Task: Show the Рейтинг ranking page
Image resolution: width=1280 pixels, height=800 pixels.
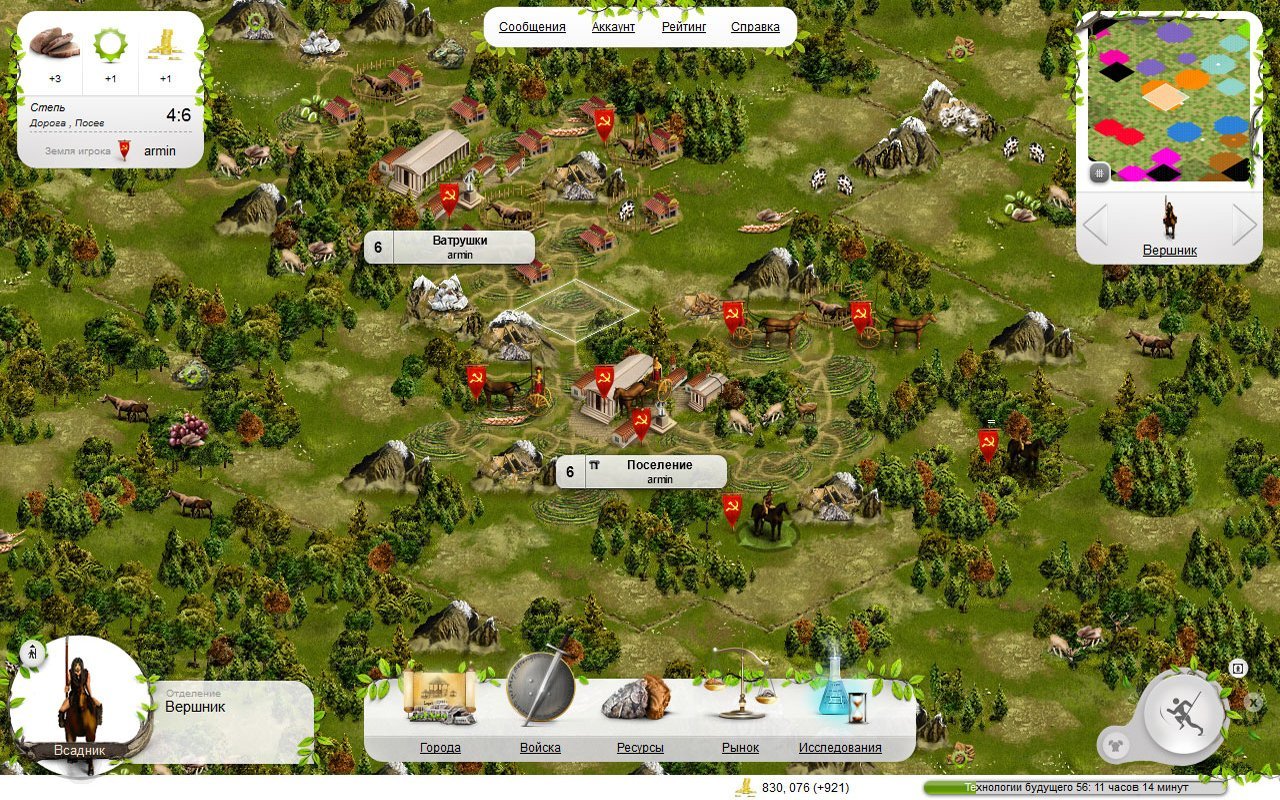Action: tap(684, 27)
